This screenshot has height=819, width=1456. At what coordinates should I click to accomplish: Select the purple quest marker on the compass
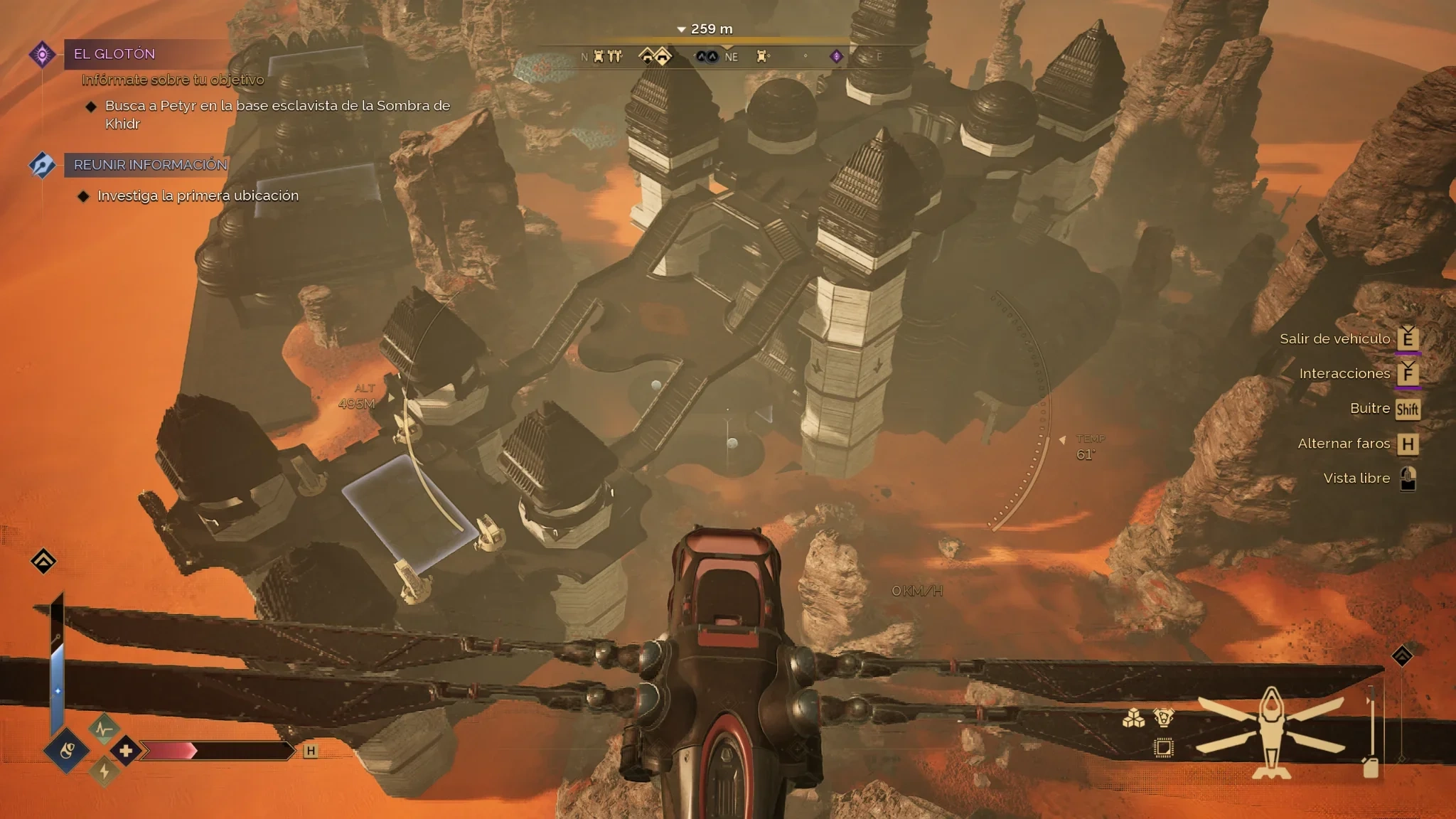(836, 56)
